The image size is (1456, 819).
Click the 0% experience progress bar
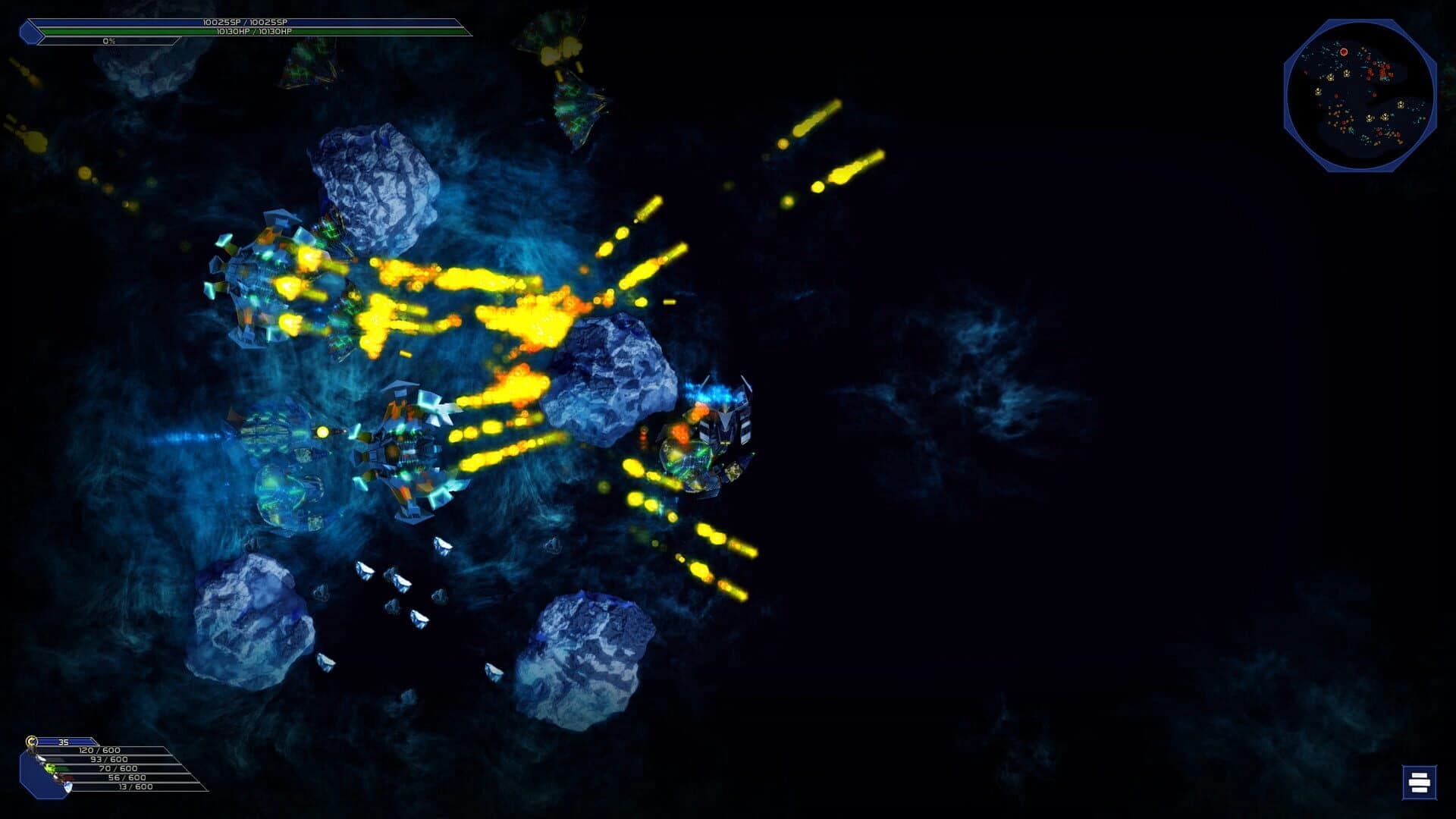[108, 42]
